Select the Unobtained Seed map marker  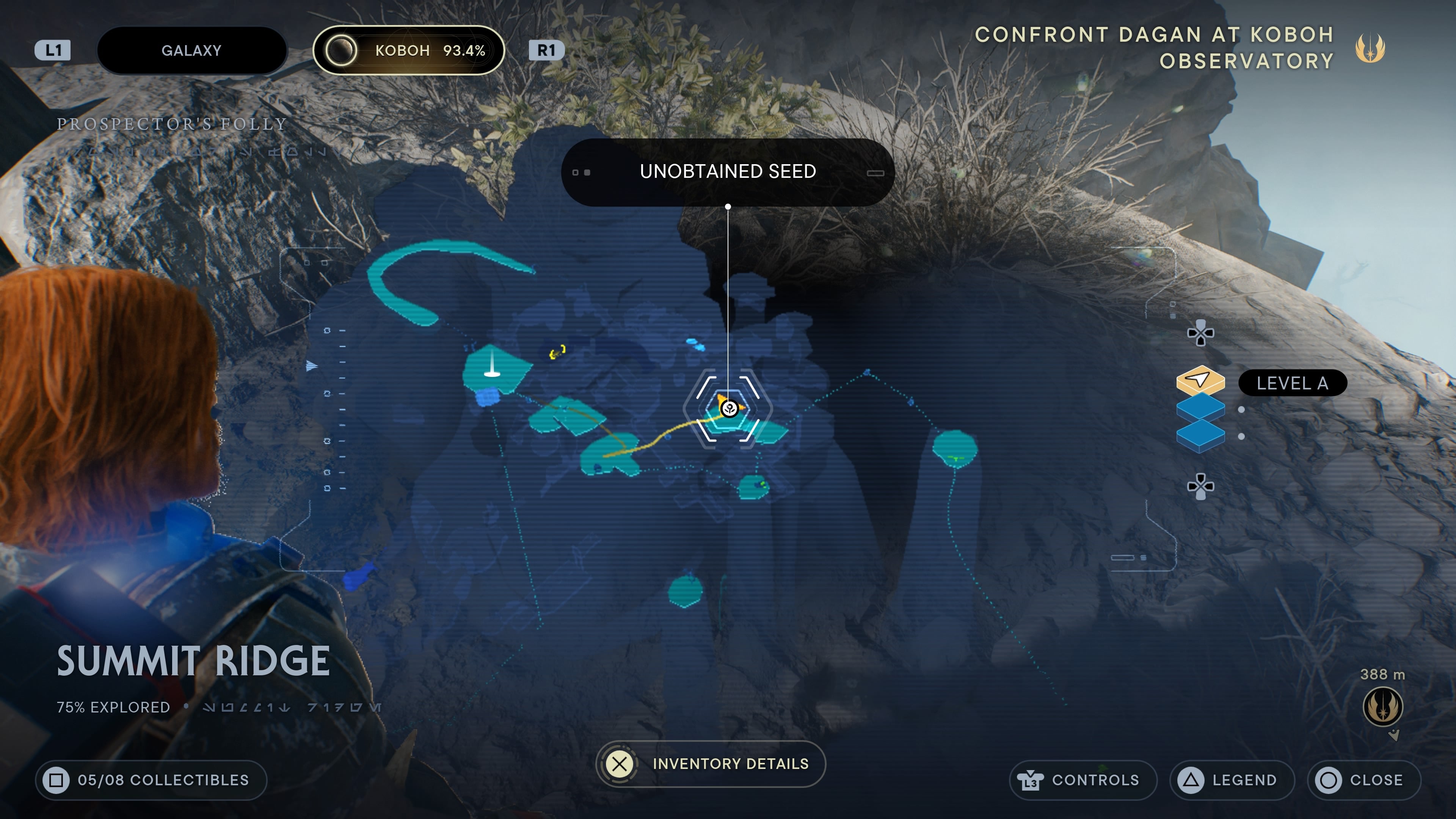(x=730, y=408)
